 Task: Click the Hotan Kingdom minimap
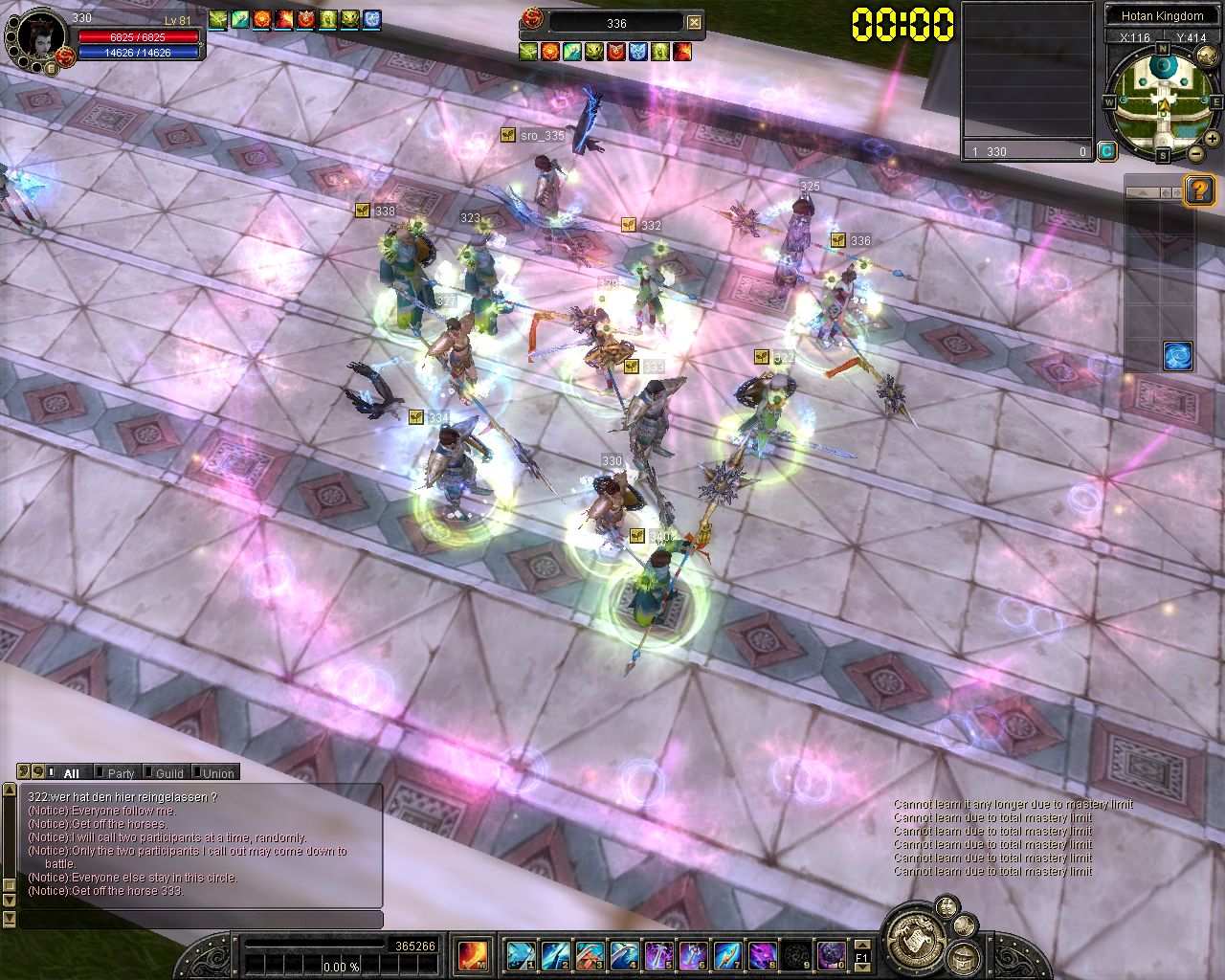point(1163,99)
